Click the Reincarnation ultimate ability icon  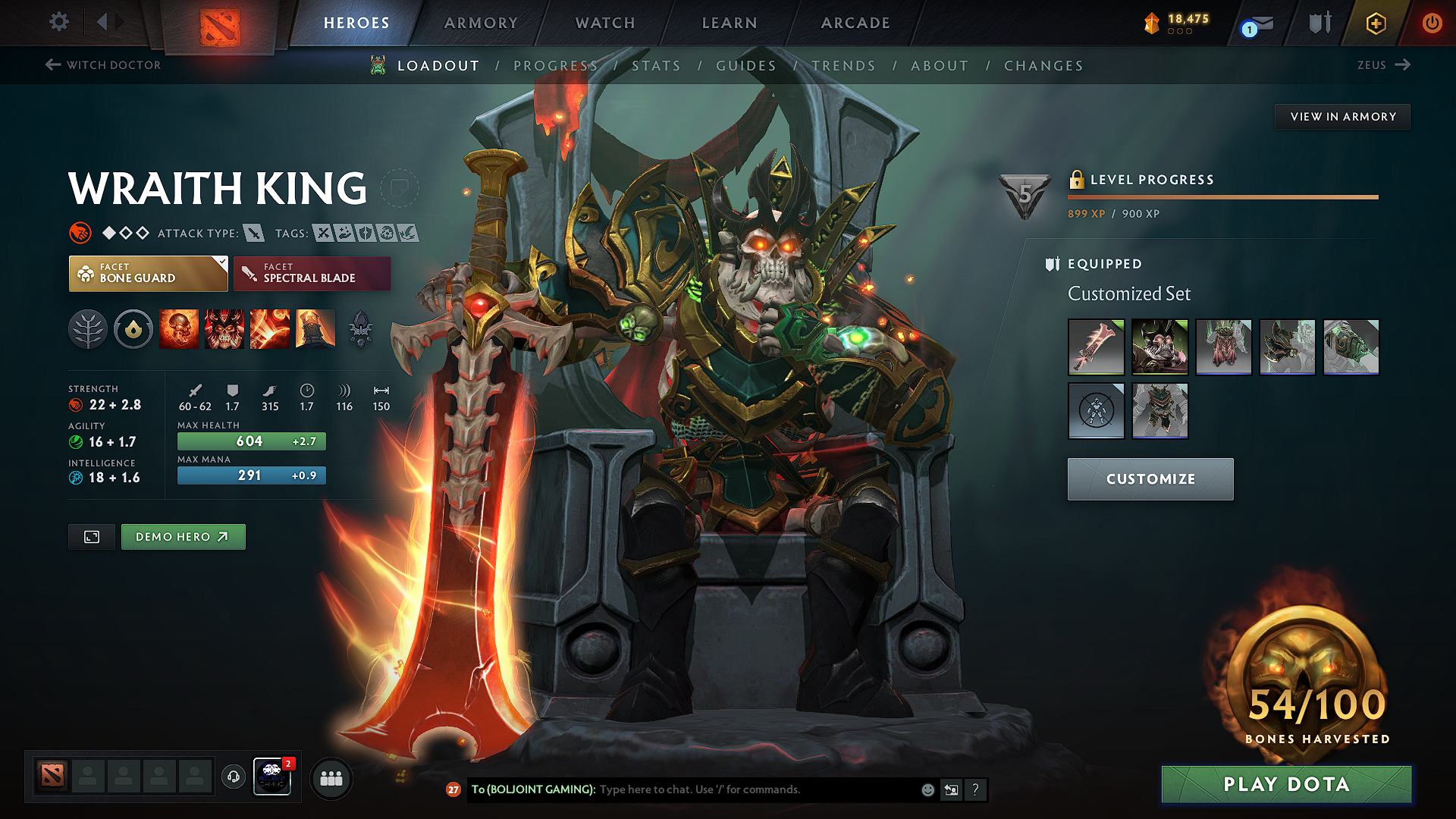pos(315,328)
